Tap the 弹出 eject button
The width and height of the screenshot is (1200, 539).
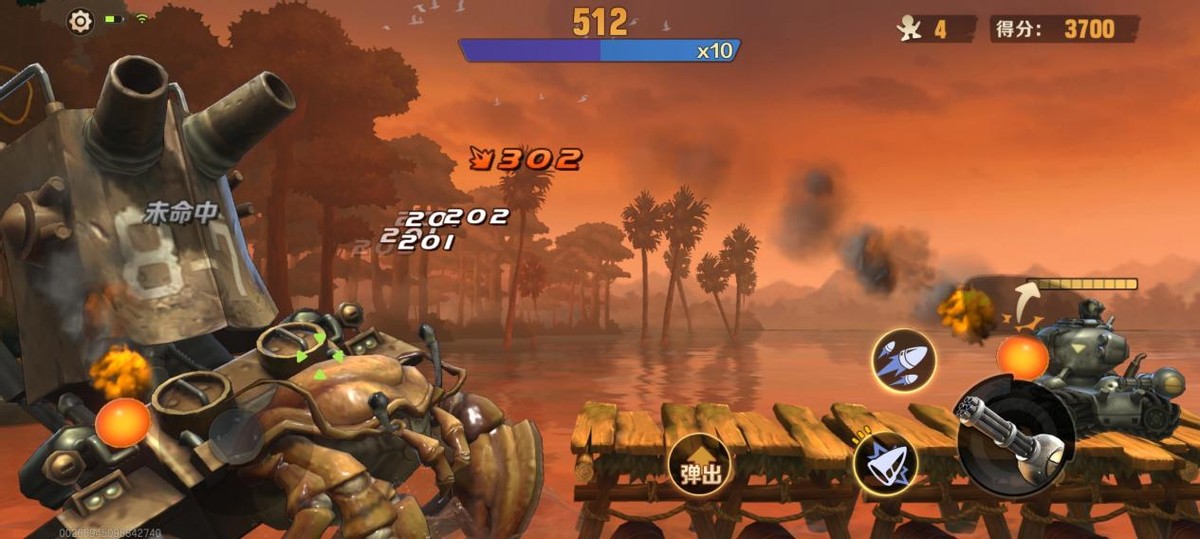tap(700, 467)
